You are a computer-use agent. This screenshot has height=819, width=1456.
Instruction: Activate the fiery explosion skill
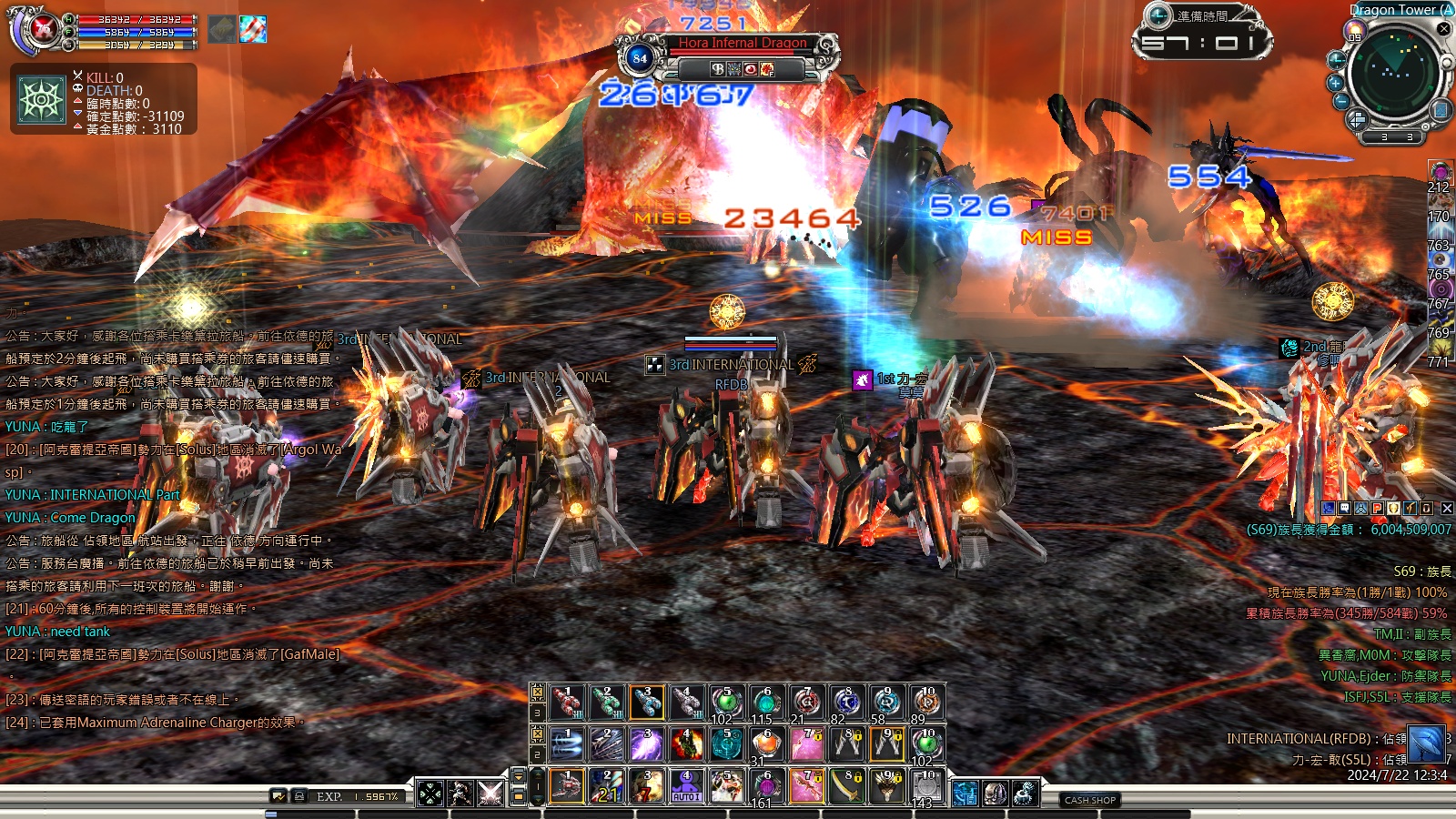click(x=687, y=744)
